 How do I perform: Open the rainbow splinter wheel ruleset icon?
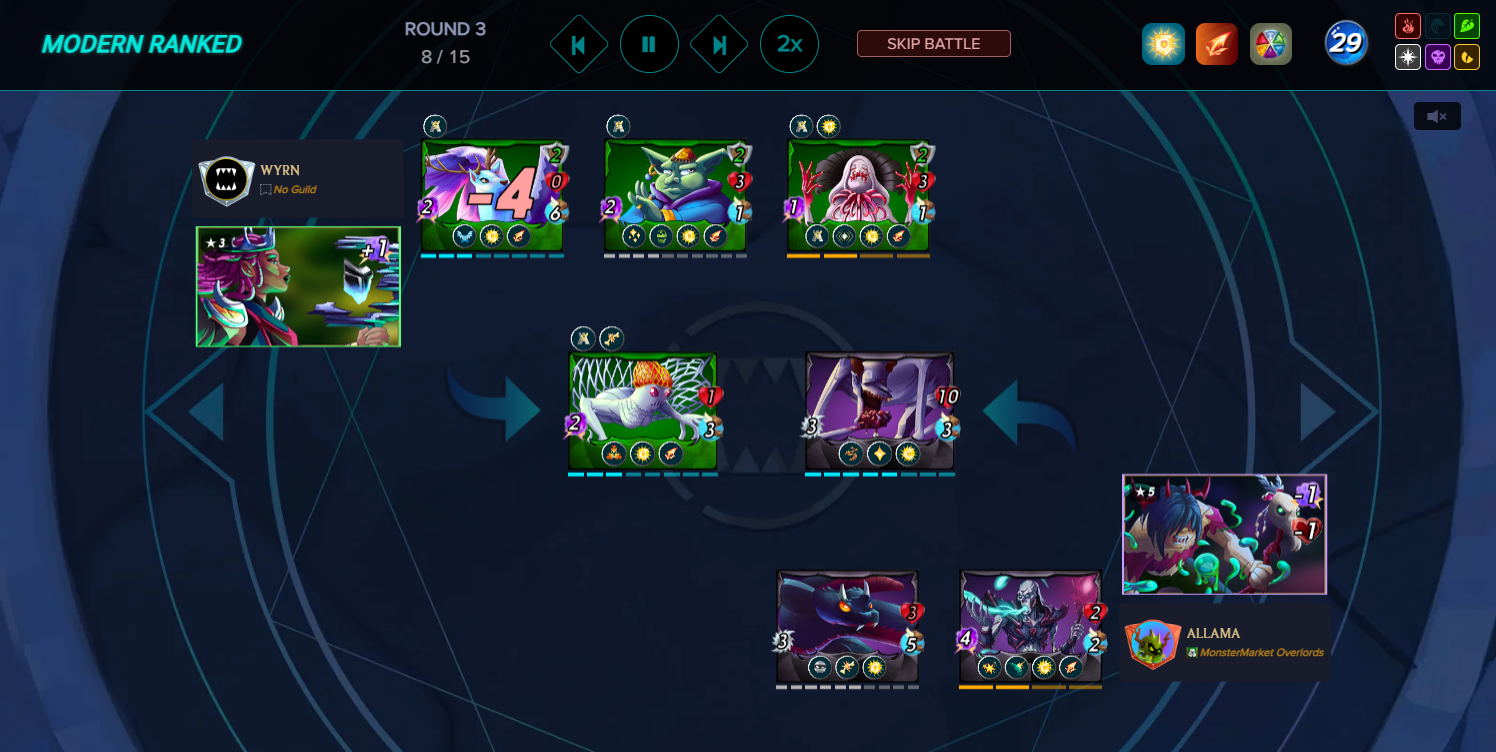tap(1271, 44)
